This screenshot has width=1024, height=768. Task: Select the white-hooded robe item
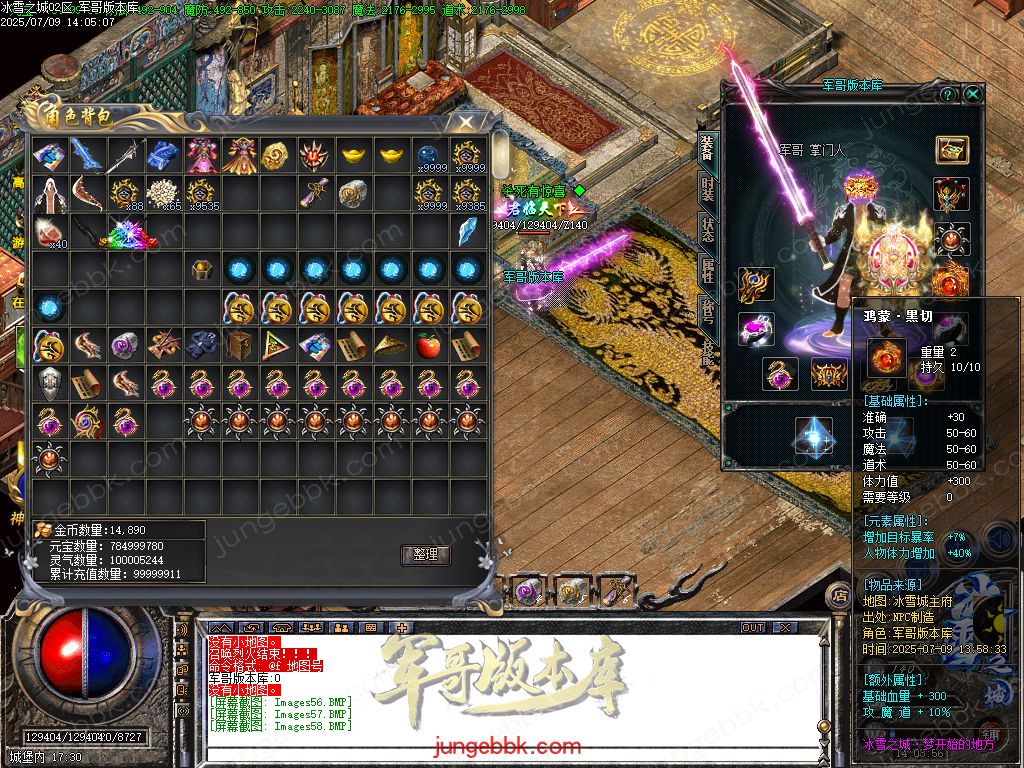pos(49,193)
